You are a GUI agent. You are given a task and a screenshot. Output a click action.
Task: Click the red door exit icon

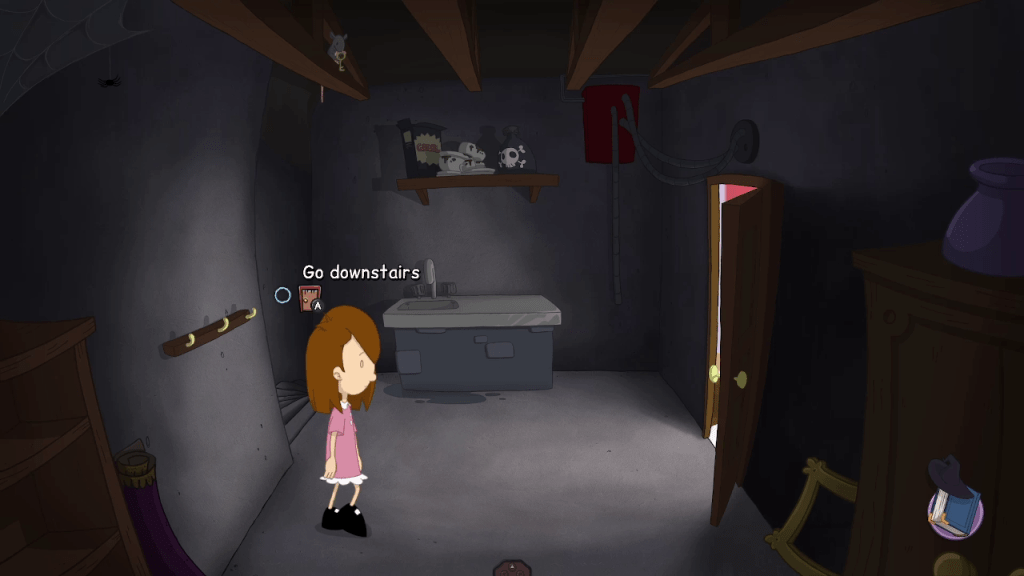pyautogui.click(x=309, y=297)
